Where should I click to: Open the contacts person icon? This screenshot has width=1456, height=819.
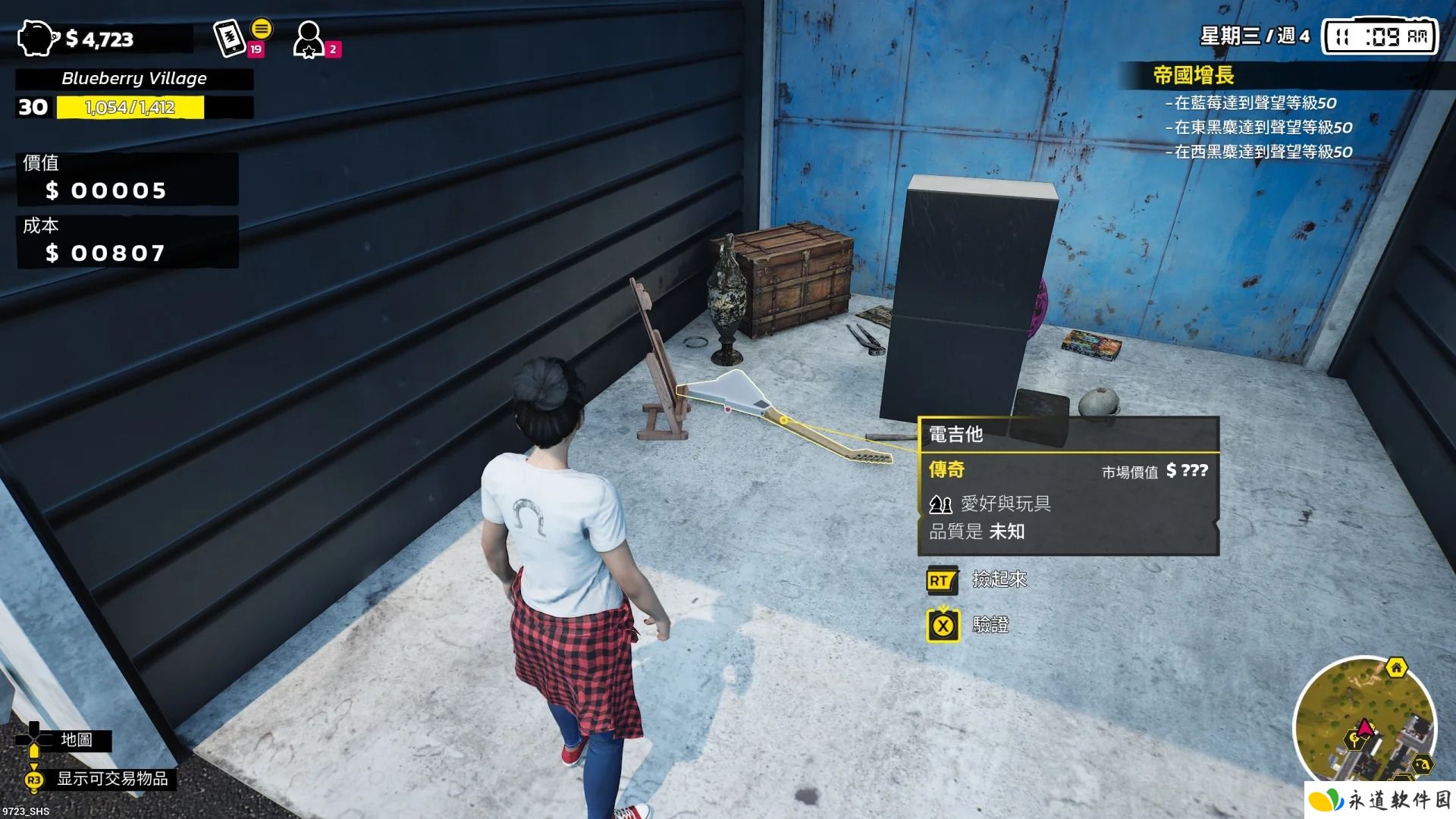pos(309,39)
